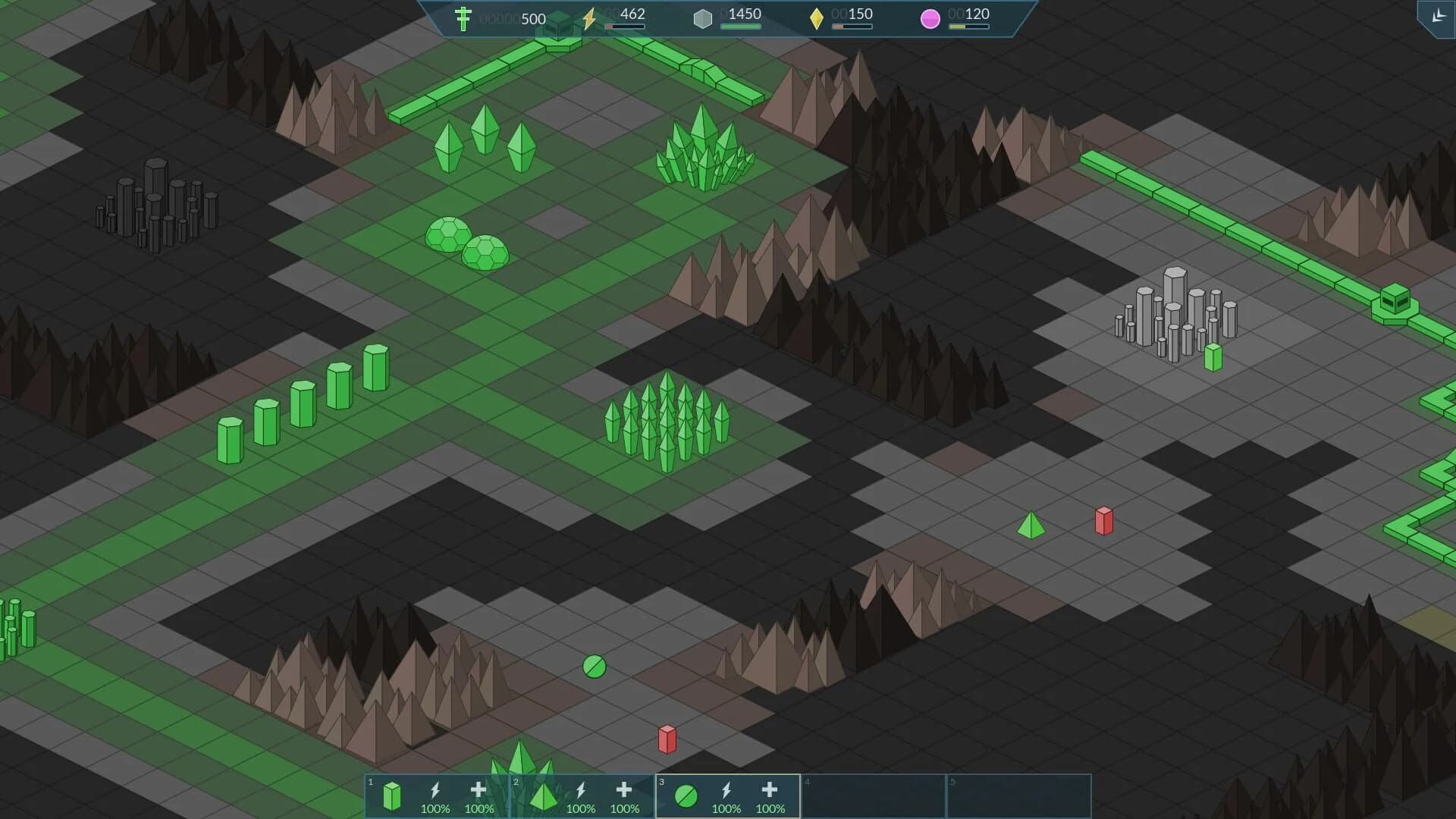The image size is (1456, 819).
Task: Click the green energy progress bar under 1450
Action: tap(742, 25)
